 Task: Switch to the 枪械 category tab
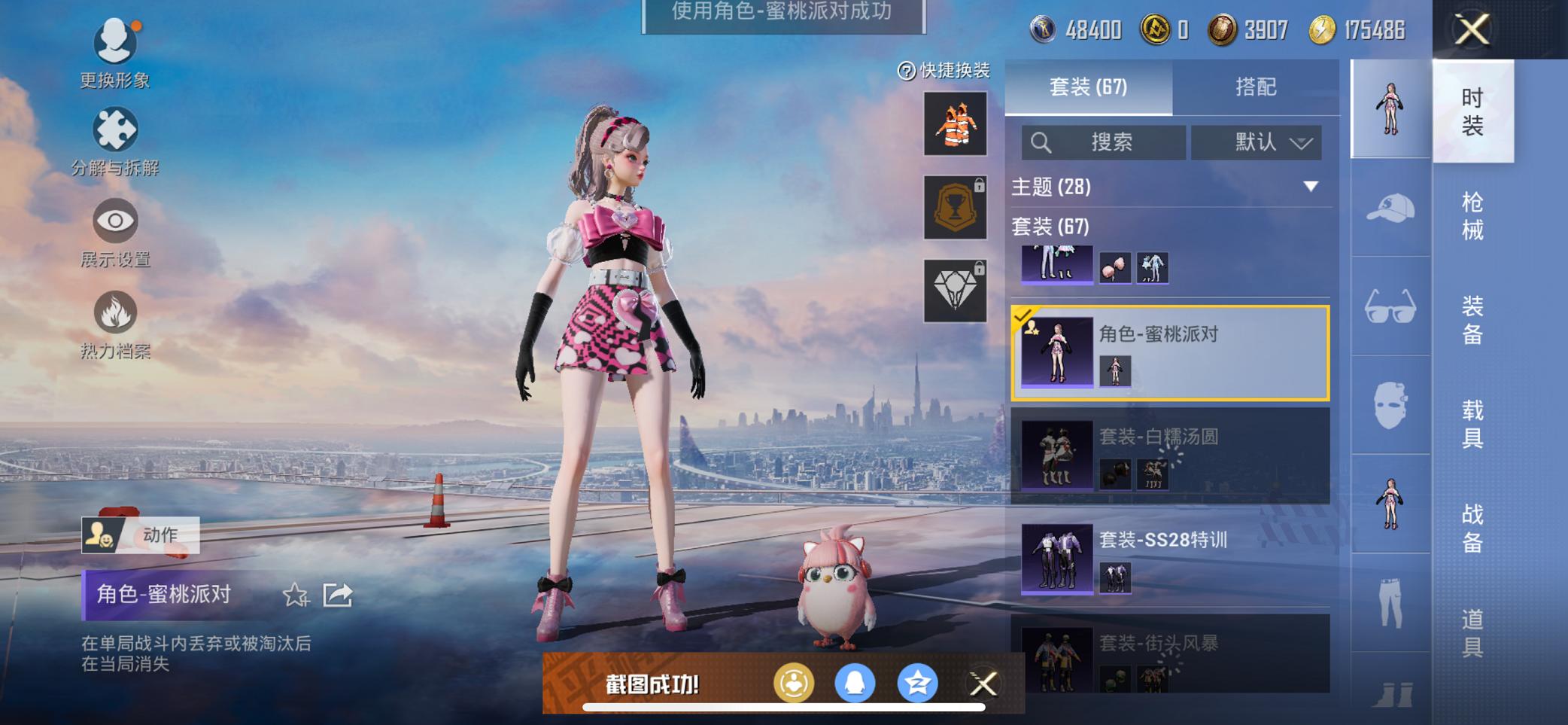[1472, 215]
